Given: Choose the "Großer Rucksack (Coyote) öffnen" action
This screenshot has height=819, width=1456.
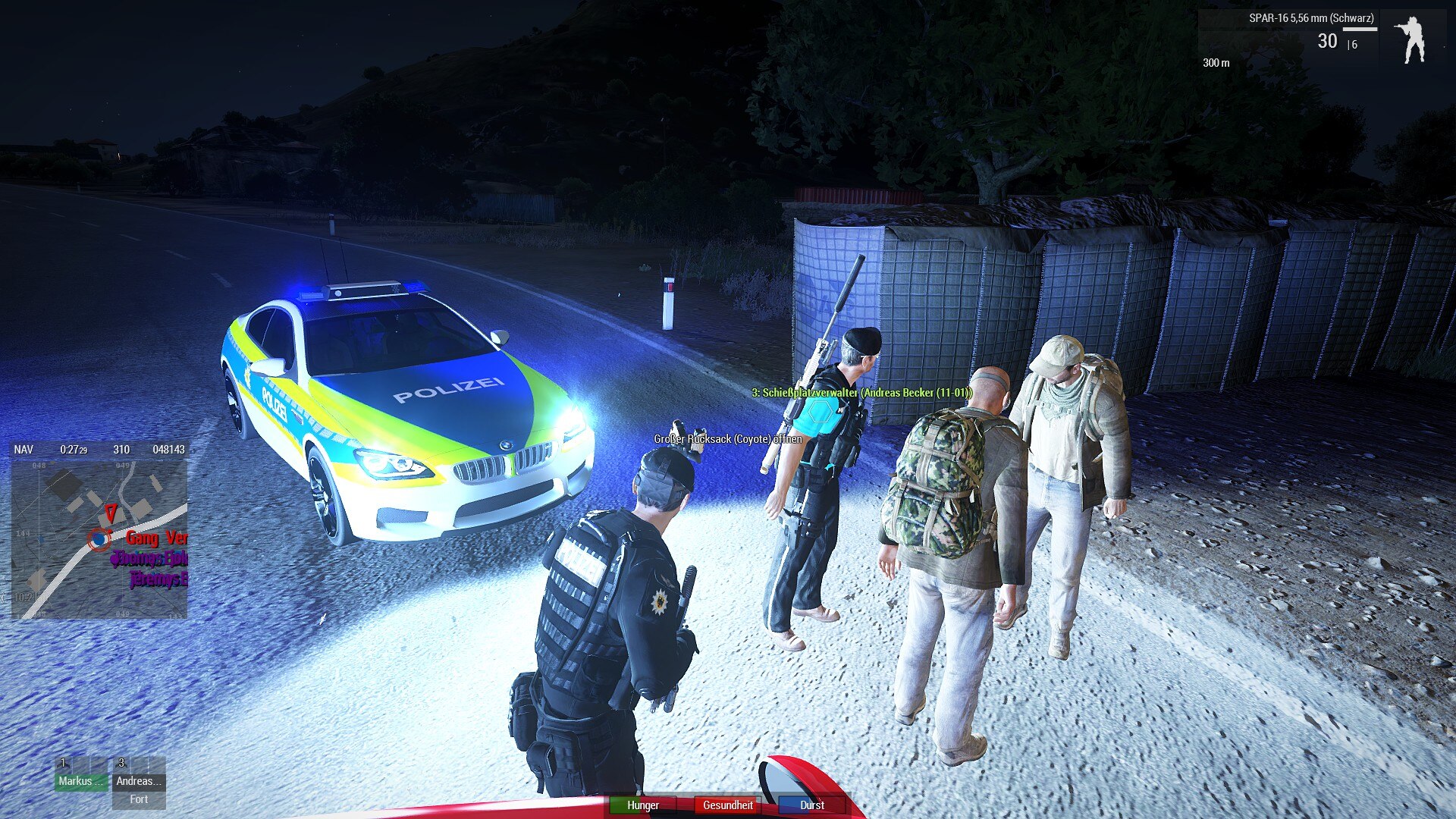Looking at the screenshot, I should 727,439.
